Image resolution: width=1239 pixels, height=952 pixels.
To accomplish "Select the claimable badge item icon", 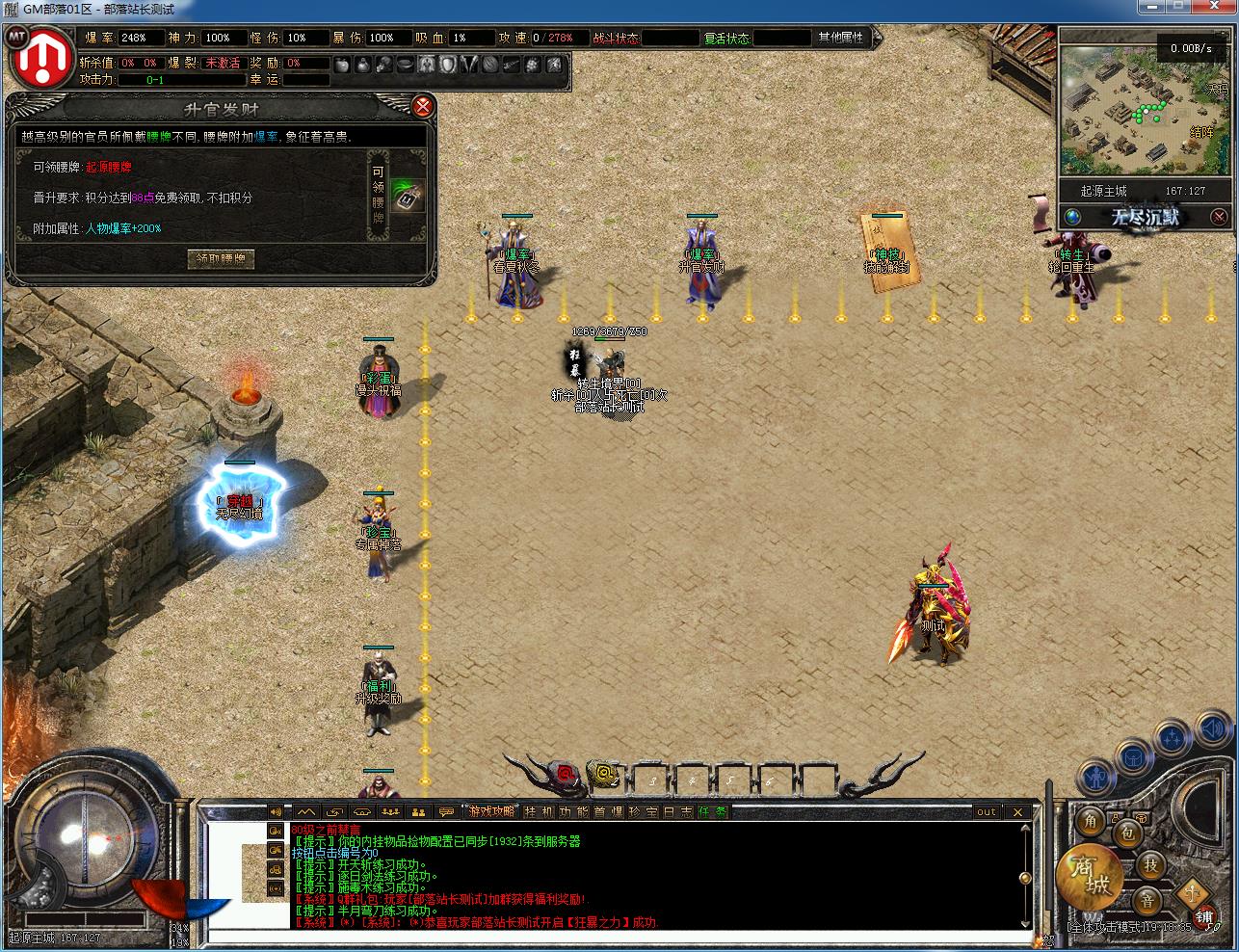I will point(408,198).
